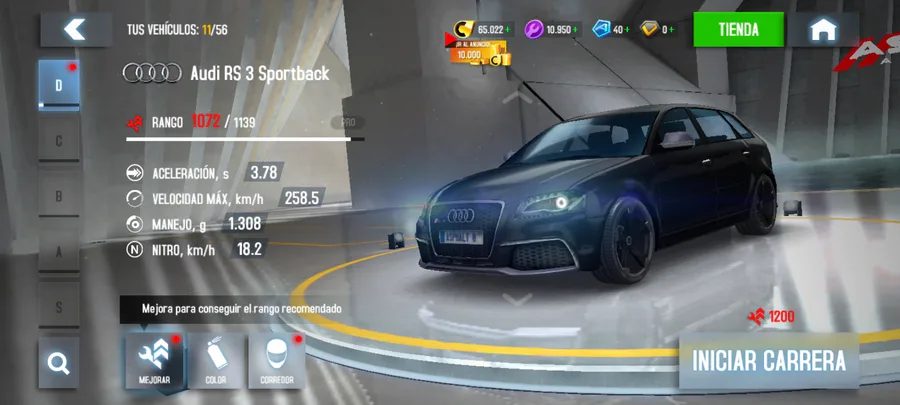Select the class D tab
The height and width of the screenshot is (405, 900).
pyautogui.click(x=58, y=85)
